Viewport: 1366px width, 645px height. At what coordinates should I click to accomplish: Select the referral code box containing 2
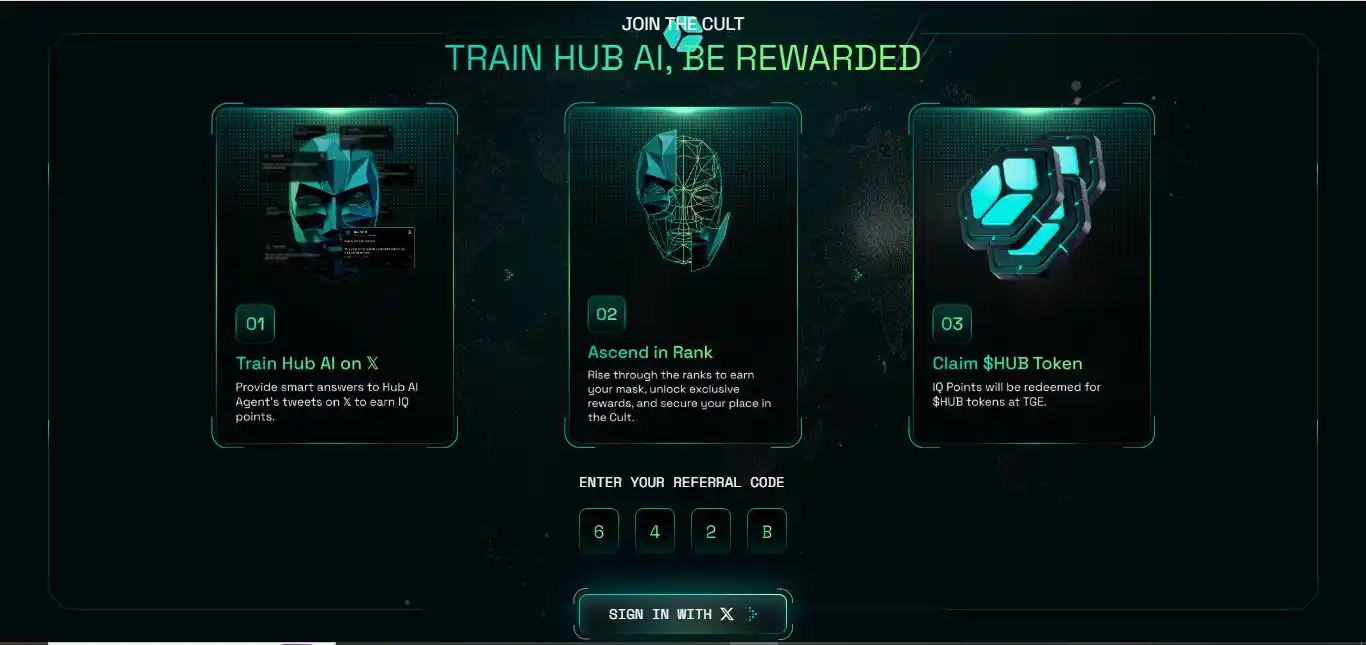pyautogui.click(x=711, y=531)
